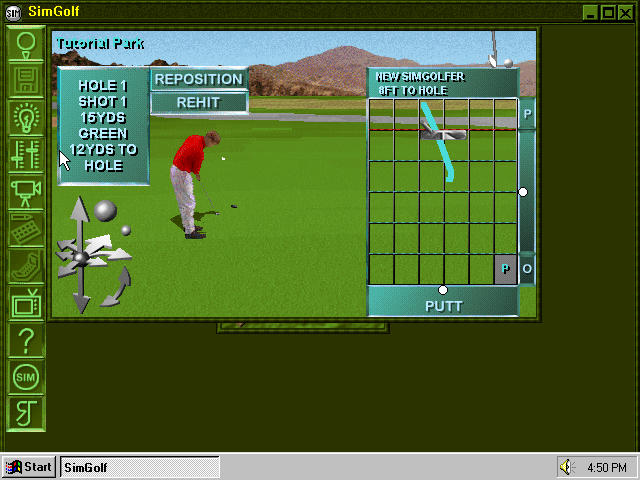Click the round SIM logo button
The image size is (640, 480).
click(x=27, y=377)
